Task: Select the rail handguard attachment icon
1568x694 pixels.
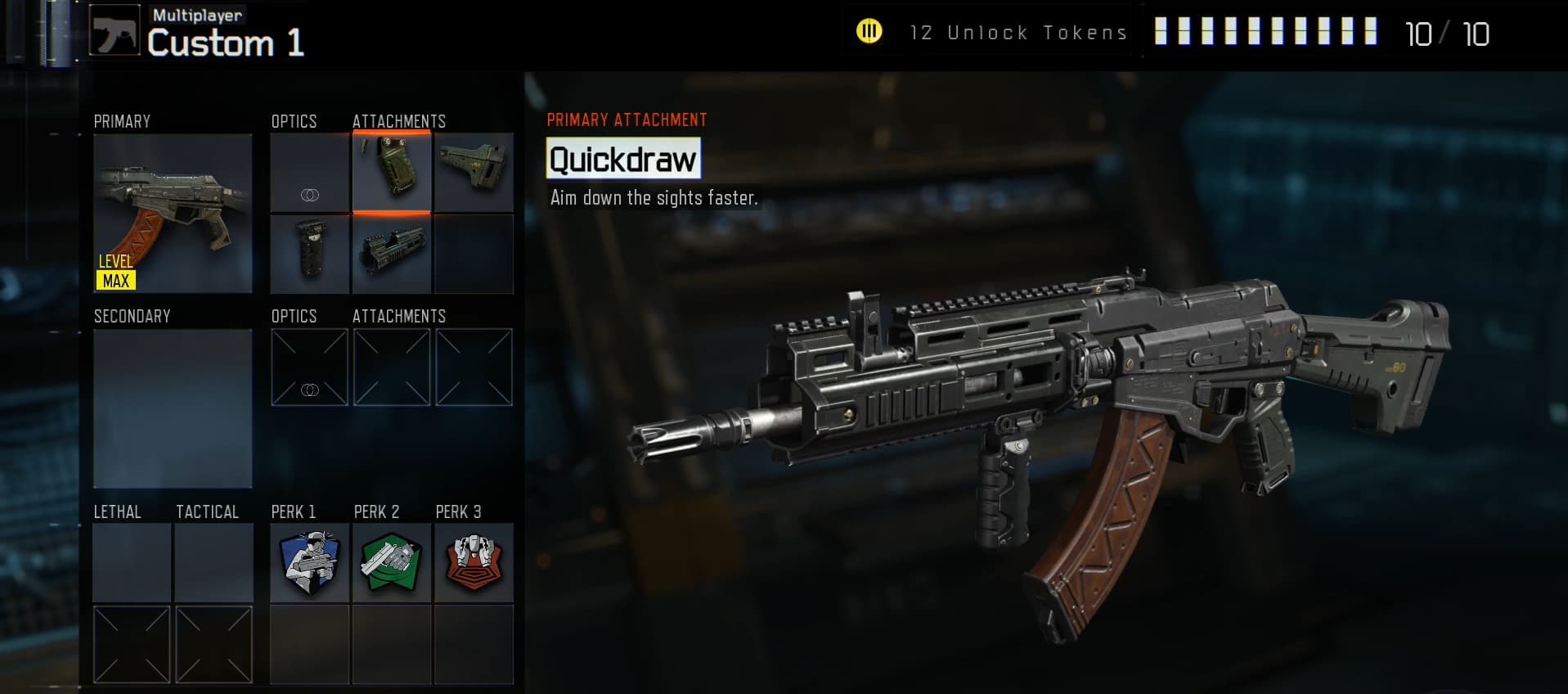Action: 392,254
